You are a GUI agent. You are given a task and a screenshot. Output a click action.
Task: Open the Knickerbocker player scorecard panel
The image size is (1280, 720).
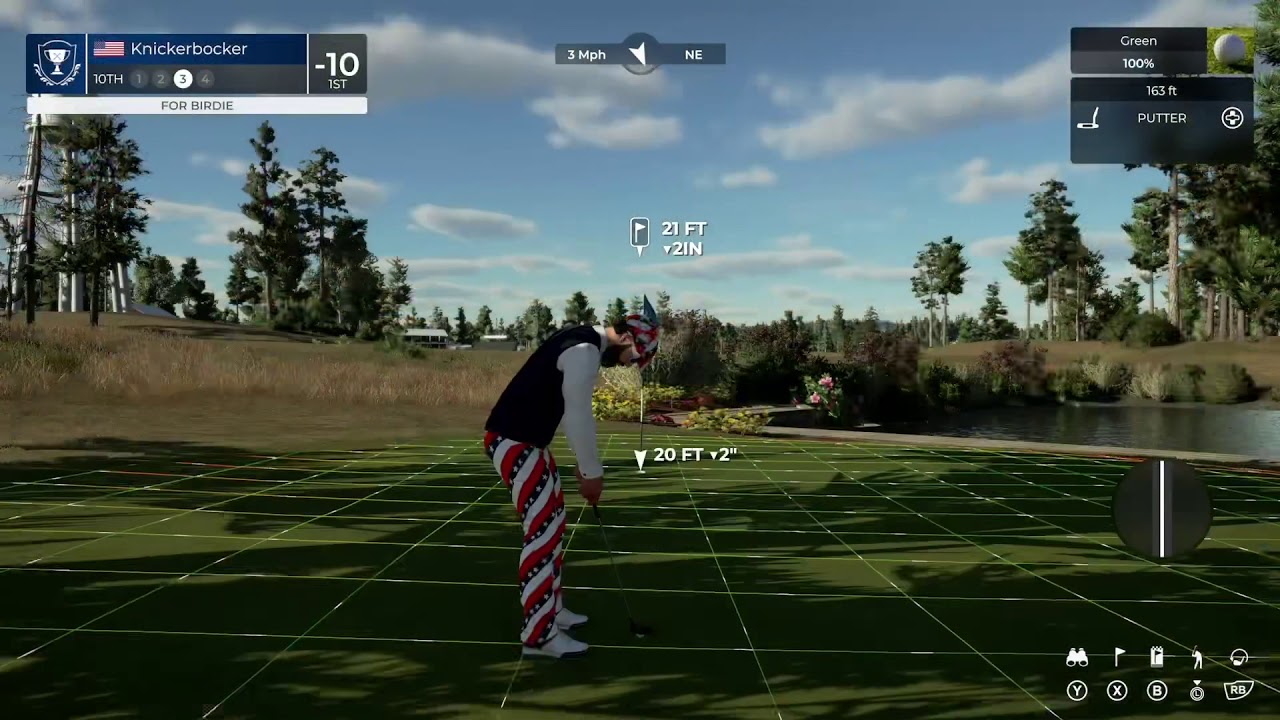(x=197, y=64)
